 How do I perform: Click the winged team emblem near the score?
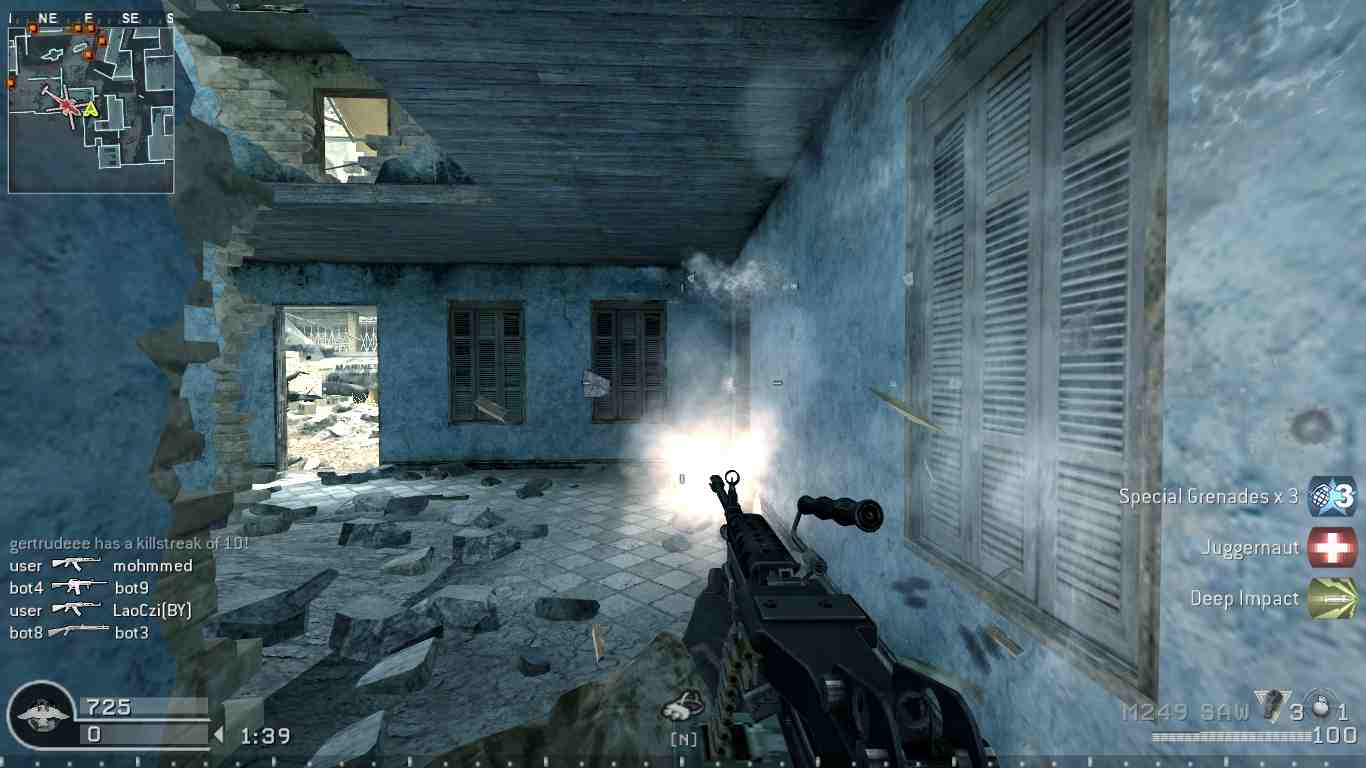(x=42, y=714)
